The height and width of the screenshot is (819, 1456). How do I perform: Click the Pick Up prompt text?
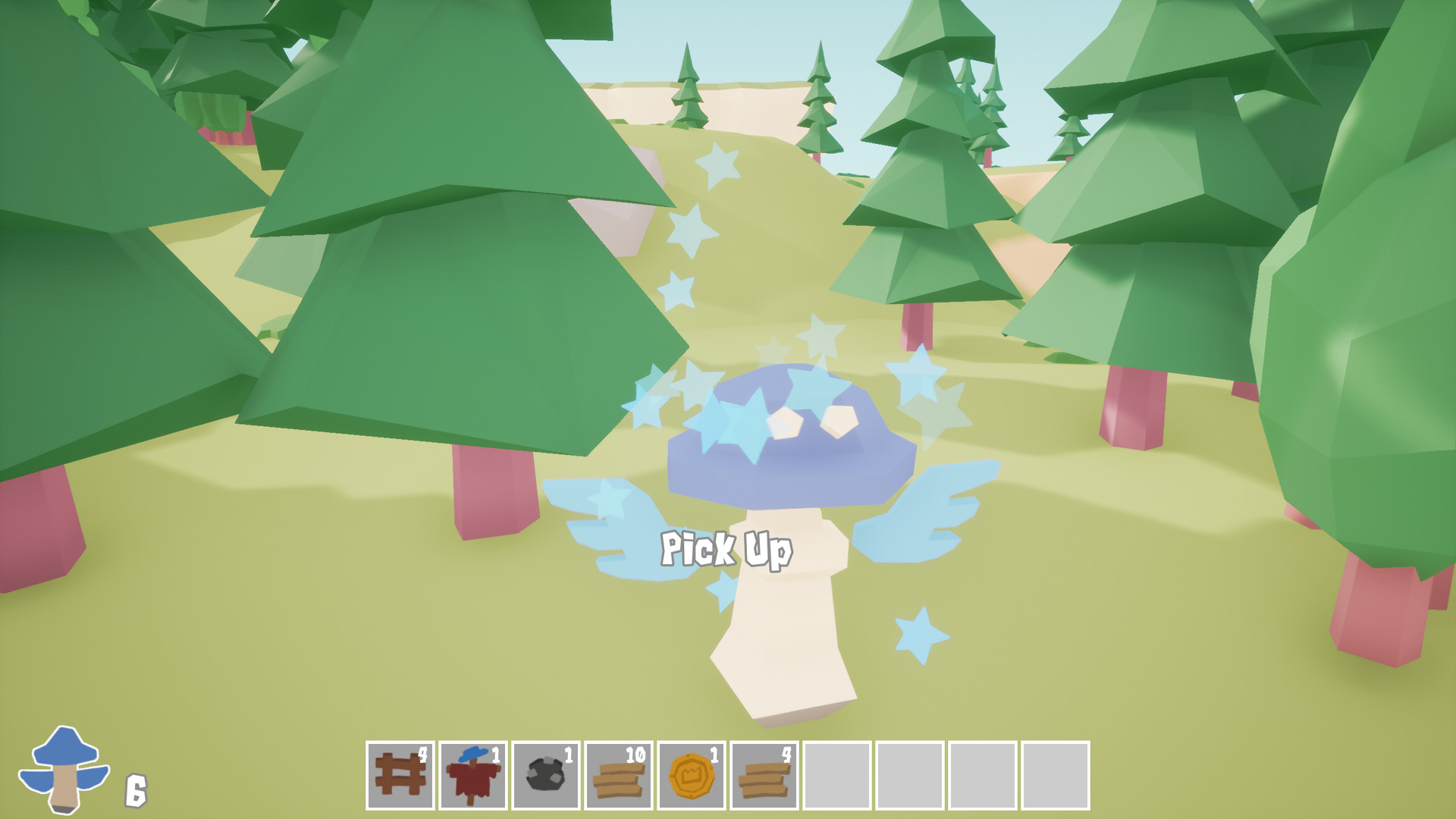pos(728,551)
